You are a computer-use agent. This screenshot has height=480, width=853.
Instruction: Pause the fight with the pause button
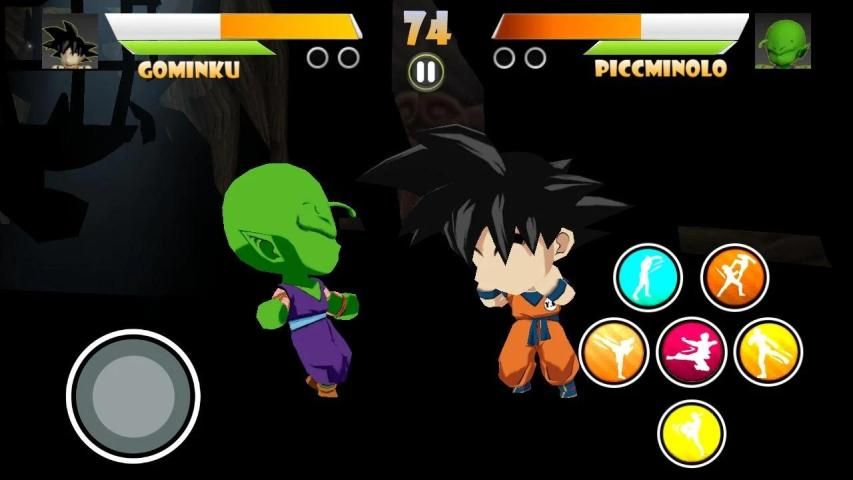[426, 70]
